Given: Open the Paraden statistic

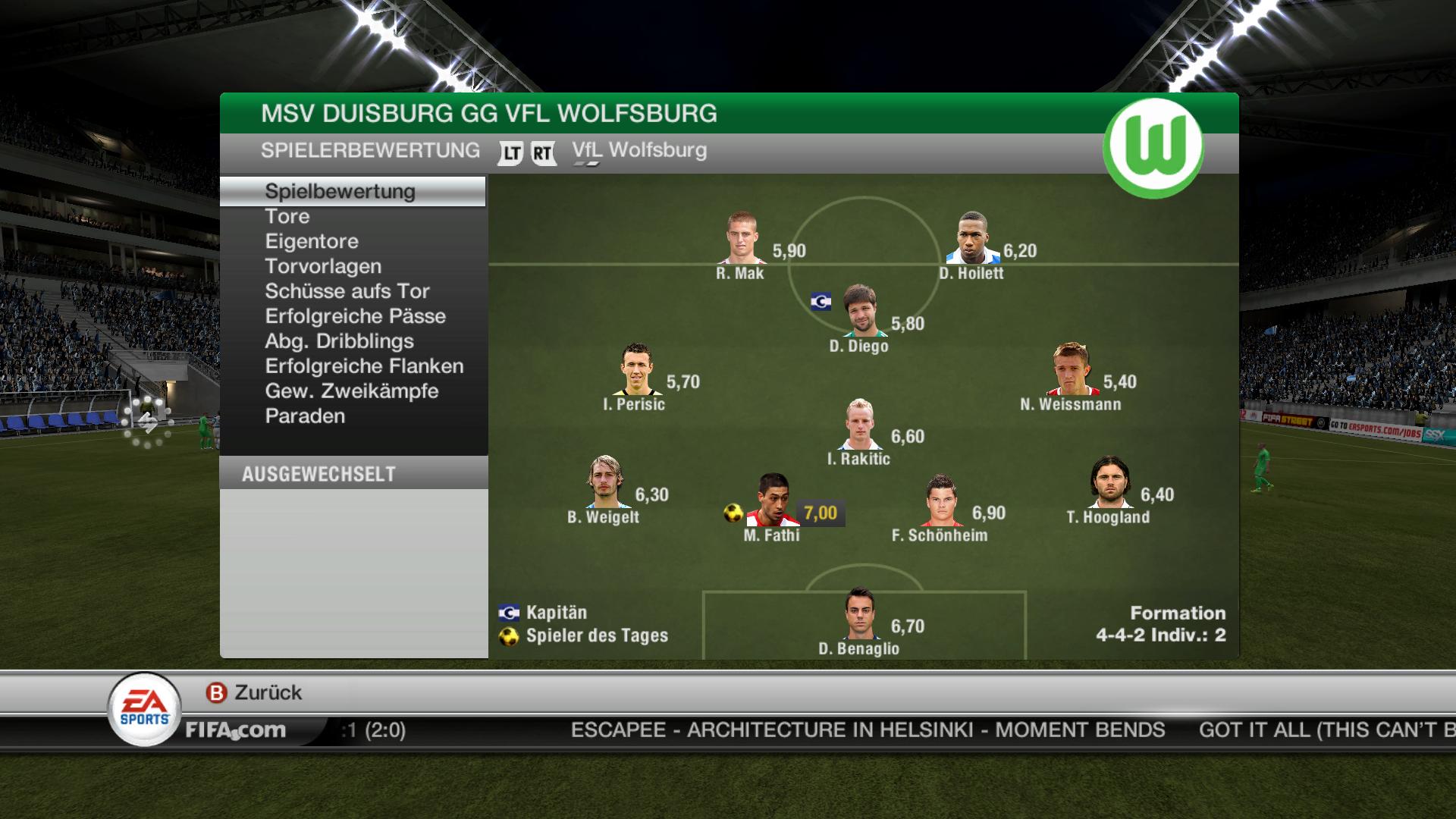Looking at the screenshot, I should tap(305, 416).
